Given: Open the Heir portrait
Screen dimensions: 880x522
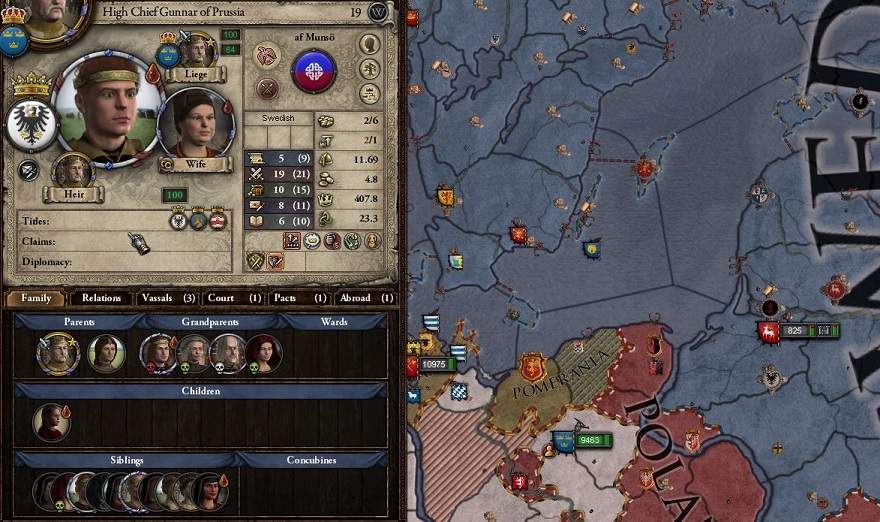Looking at the screenshot, I should click(72, 170).
